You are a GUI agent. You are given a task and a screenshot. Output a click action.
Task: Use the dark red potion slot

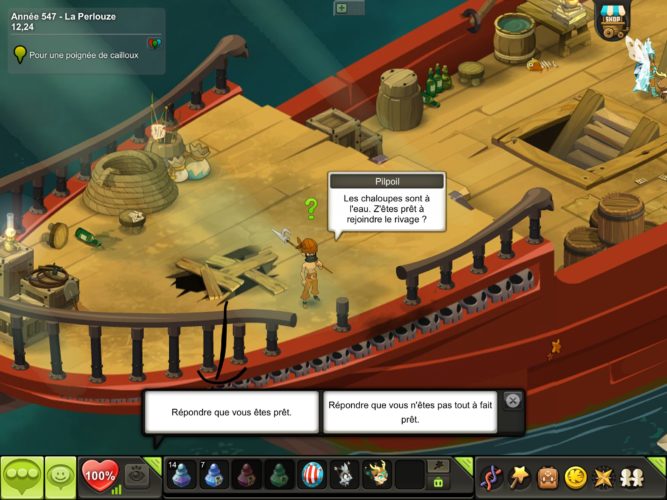click(x=246, y=474)
